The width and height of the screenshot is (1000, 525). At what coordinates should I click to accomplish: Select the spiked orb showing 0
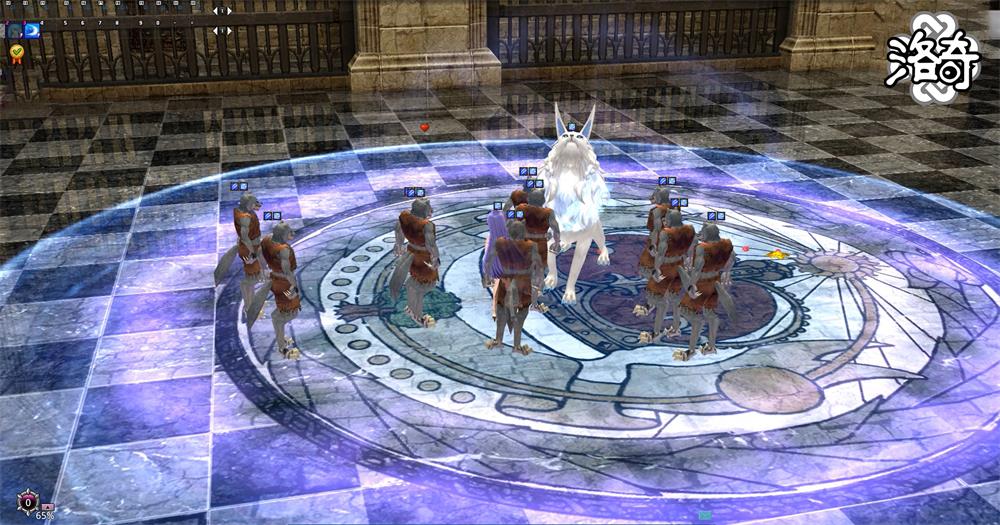[x=28, y=501]
